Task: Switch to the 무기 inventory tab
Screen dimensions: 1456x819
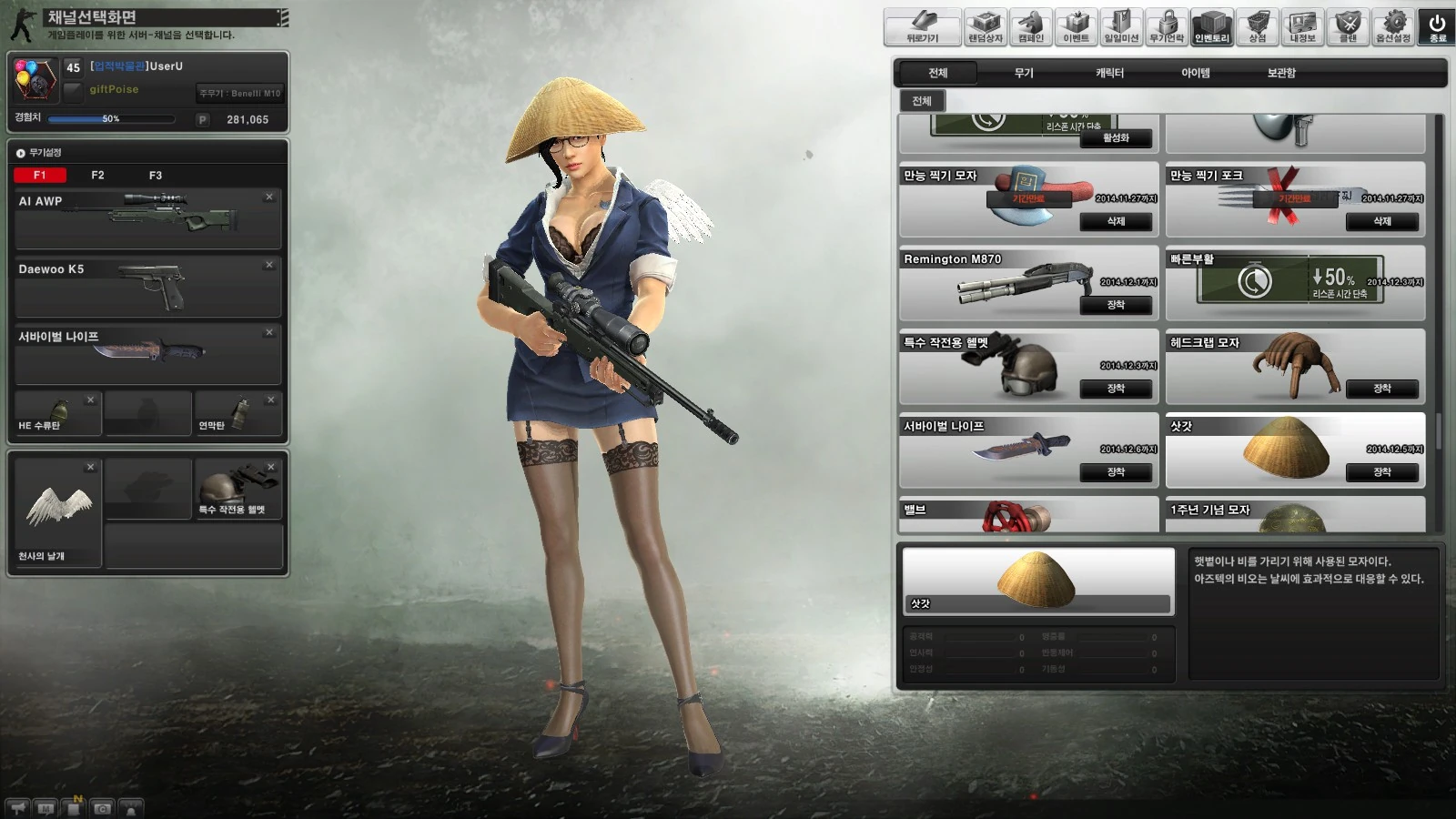Action: [x=1022, y=73]
